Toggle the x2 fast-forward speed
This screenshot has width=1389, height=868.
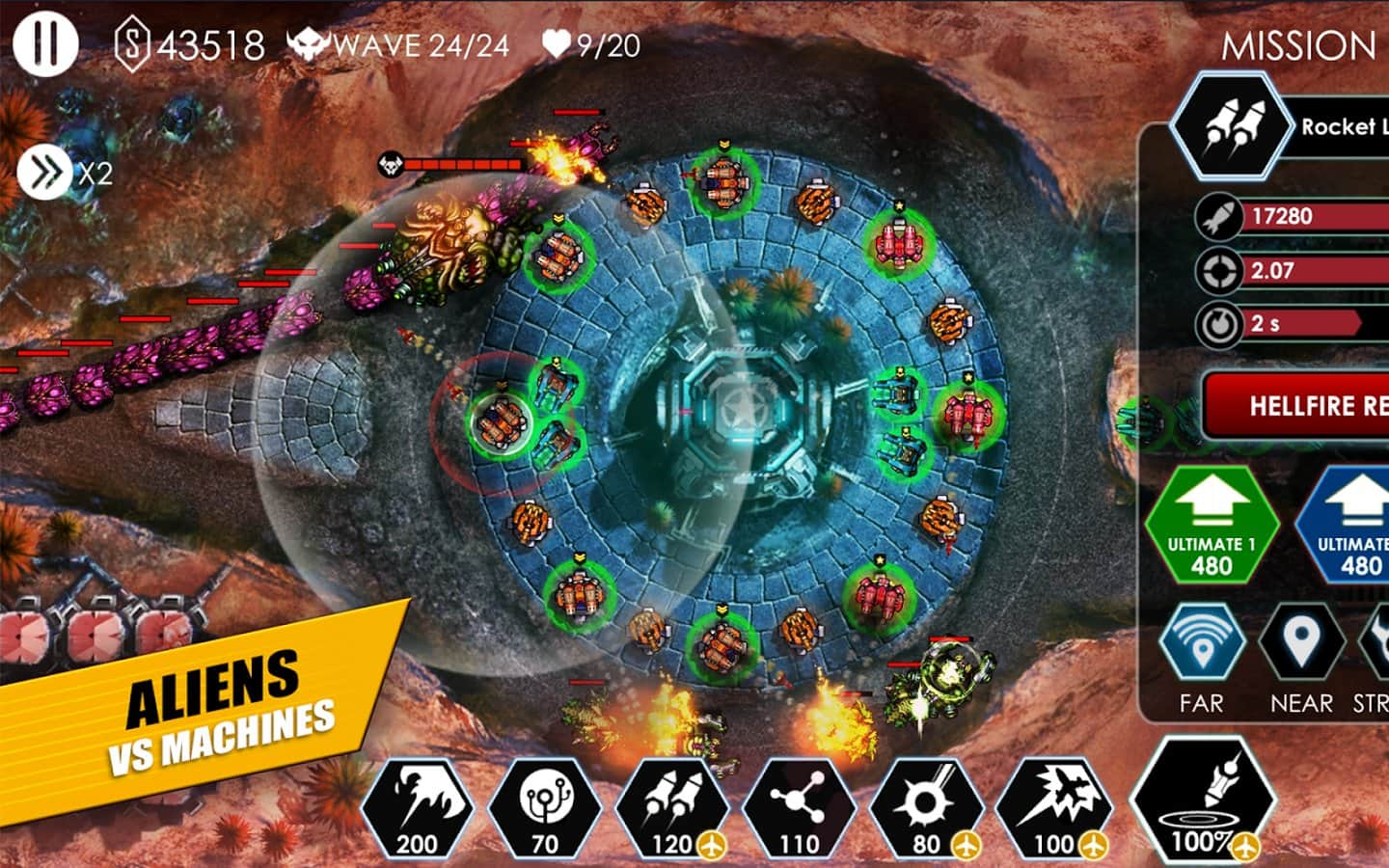click(x=44, y=174)
